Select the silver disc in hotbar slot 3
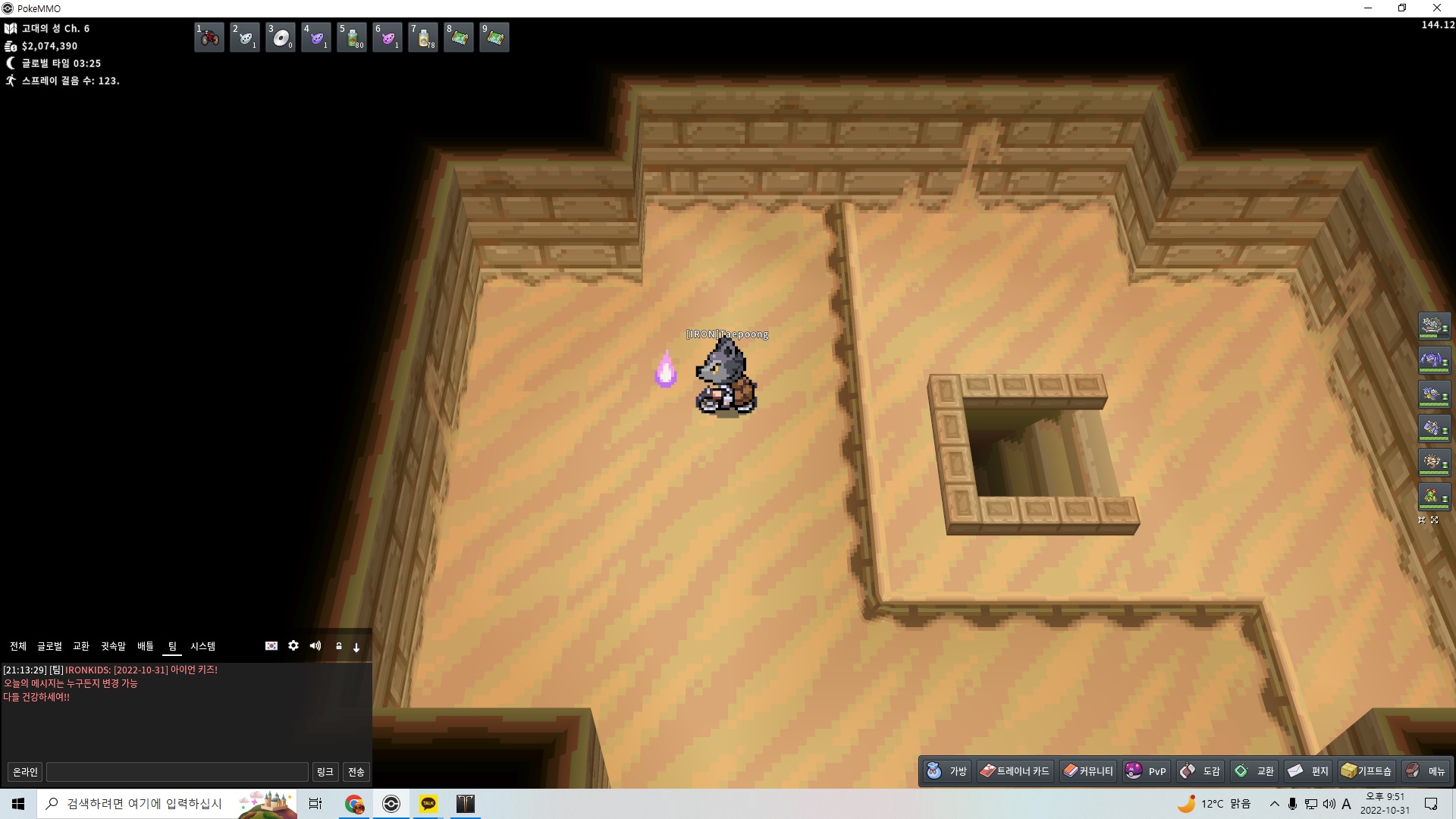Viewport: 1456px width, 819px height. point(281,37)
